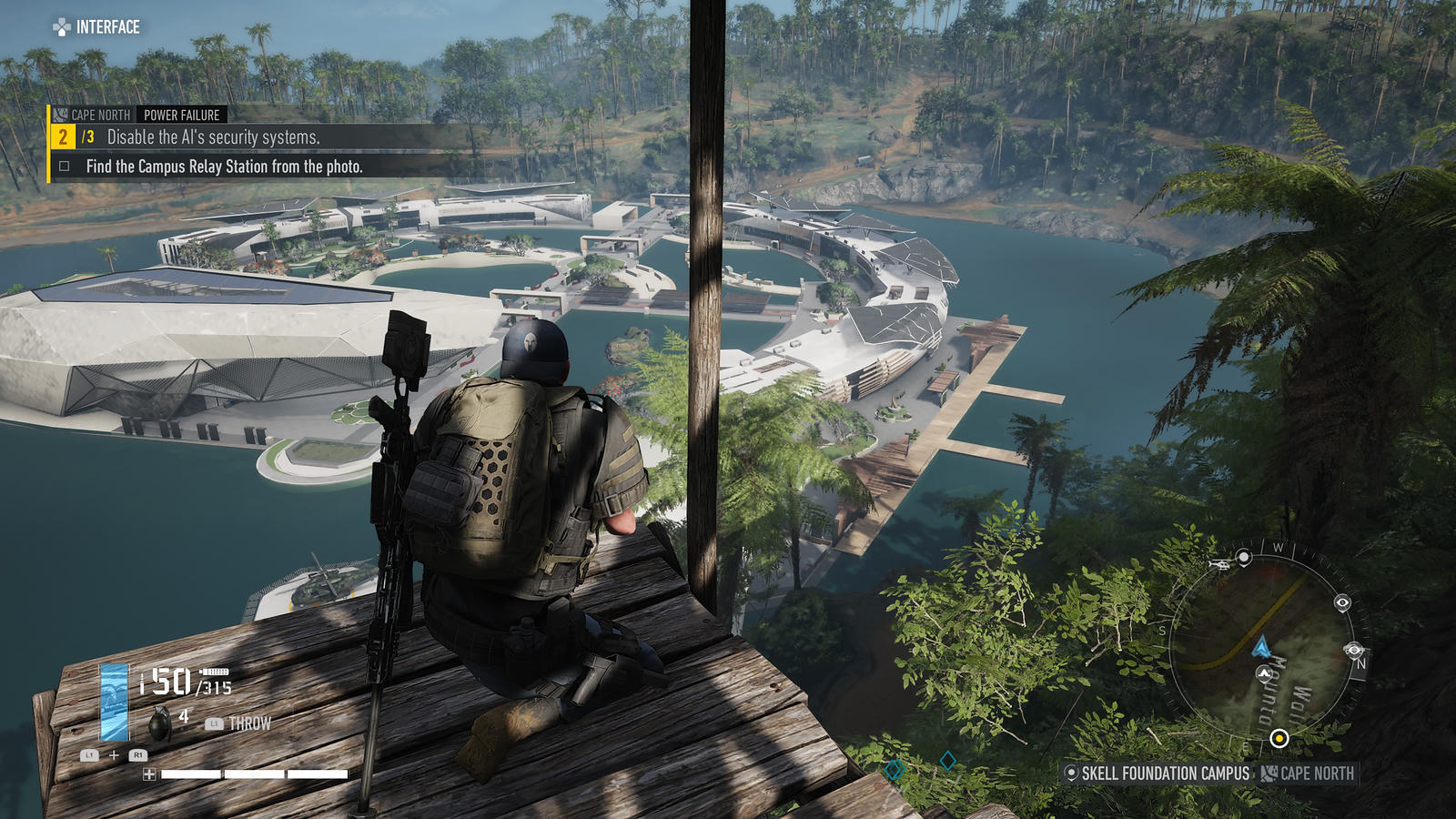Select the Skell Foundation Campus location label

[1157, 773]
